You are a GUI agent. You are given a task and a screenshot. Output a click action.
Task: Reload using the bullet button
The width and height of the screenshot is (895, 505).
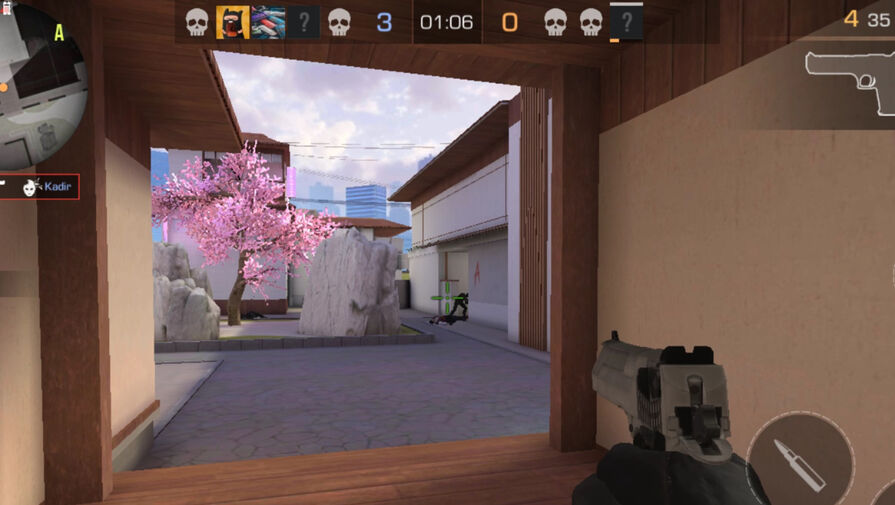pyautogui.click(x=799, y=464)
